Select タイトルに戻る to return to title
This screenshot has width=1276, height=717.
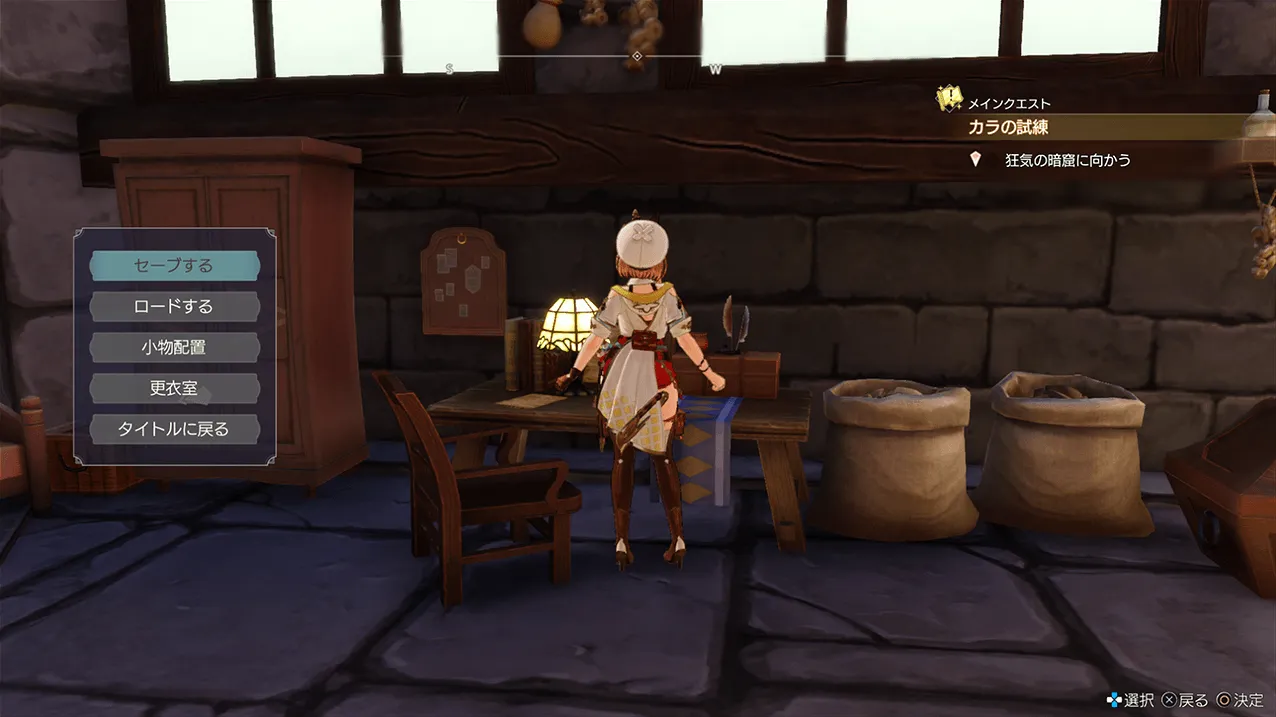click(x=174, y=429)
